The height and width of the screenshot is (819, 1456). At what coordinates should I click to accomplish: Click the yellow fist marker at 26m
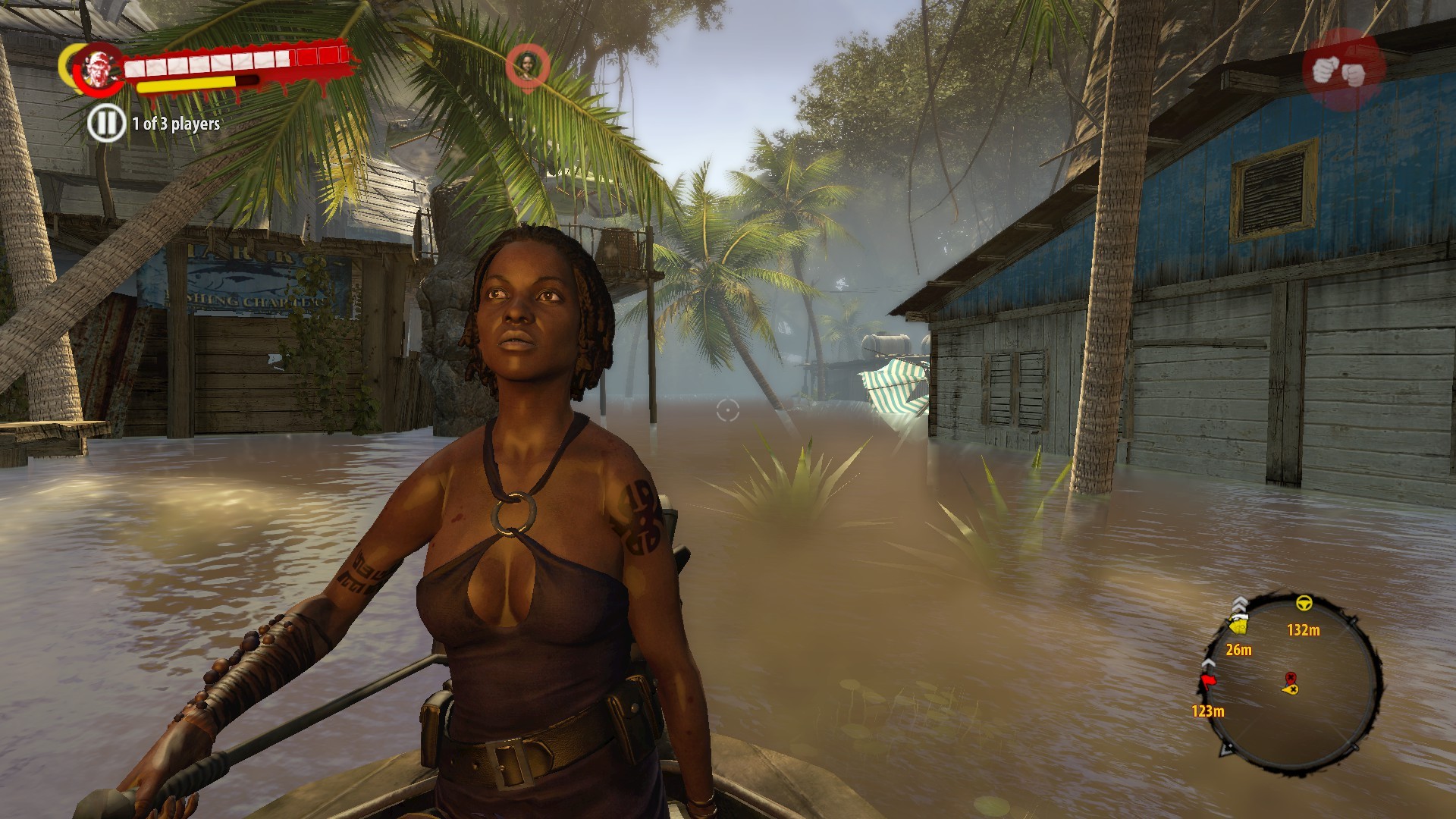[x=1239, y=625]
